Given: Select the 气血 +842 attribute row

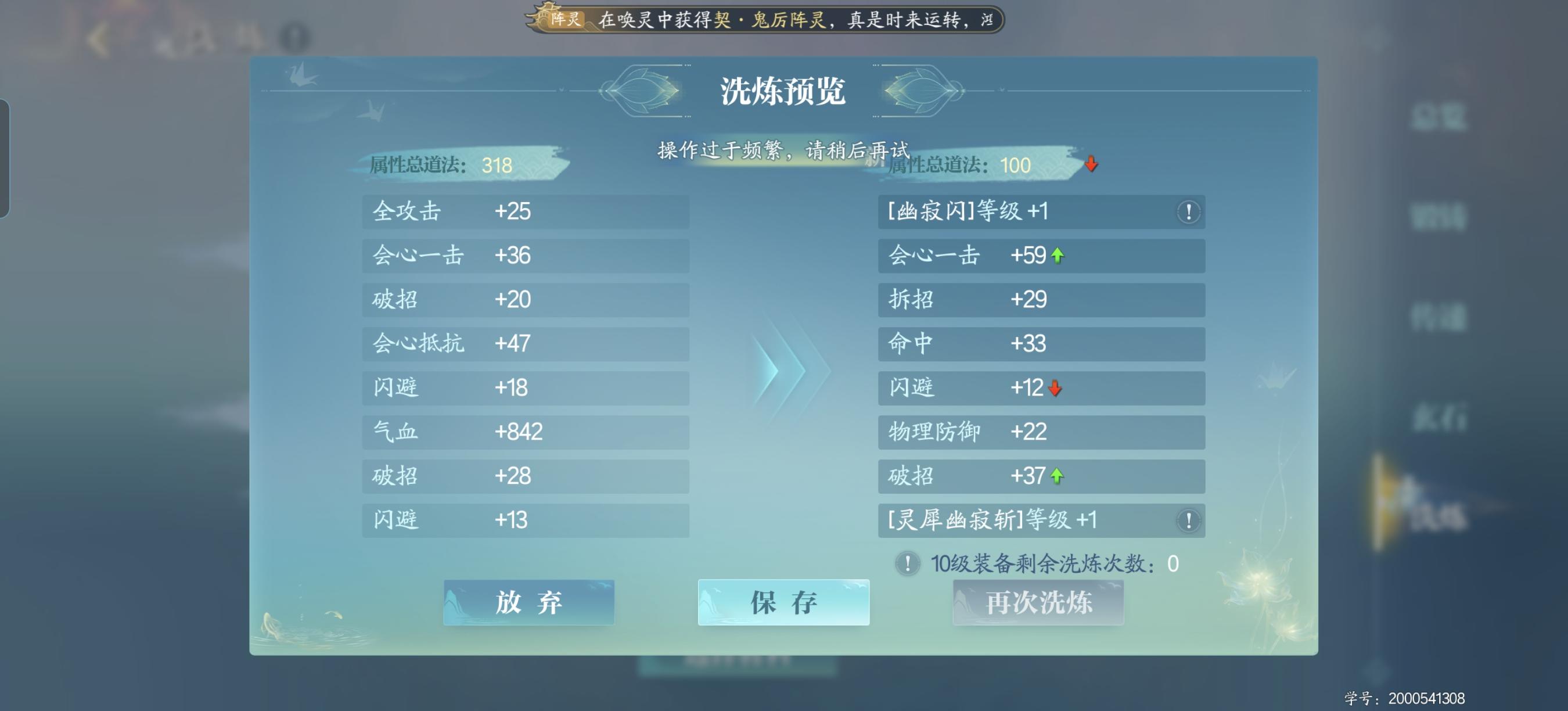Looking at the screenshot, I should pos(526,432).
